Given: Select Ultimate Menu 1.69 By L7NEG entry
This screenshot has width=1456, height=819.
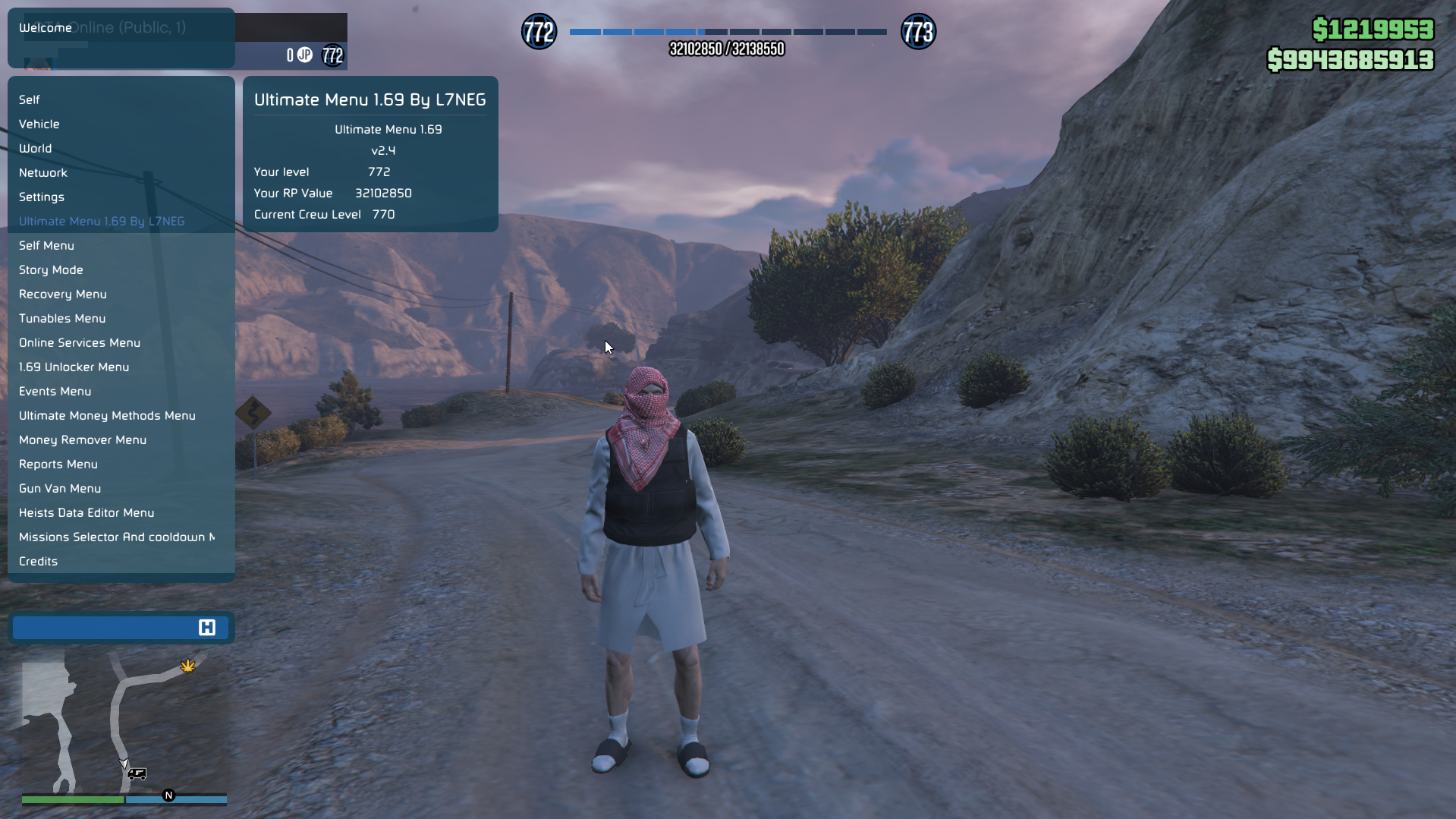Looking at the screenshot, I should [x=102, y=221].
